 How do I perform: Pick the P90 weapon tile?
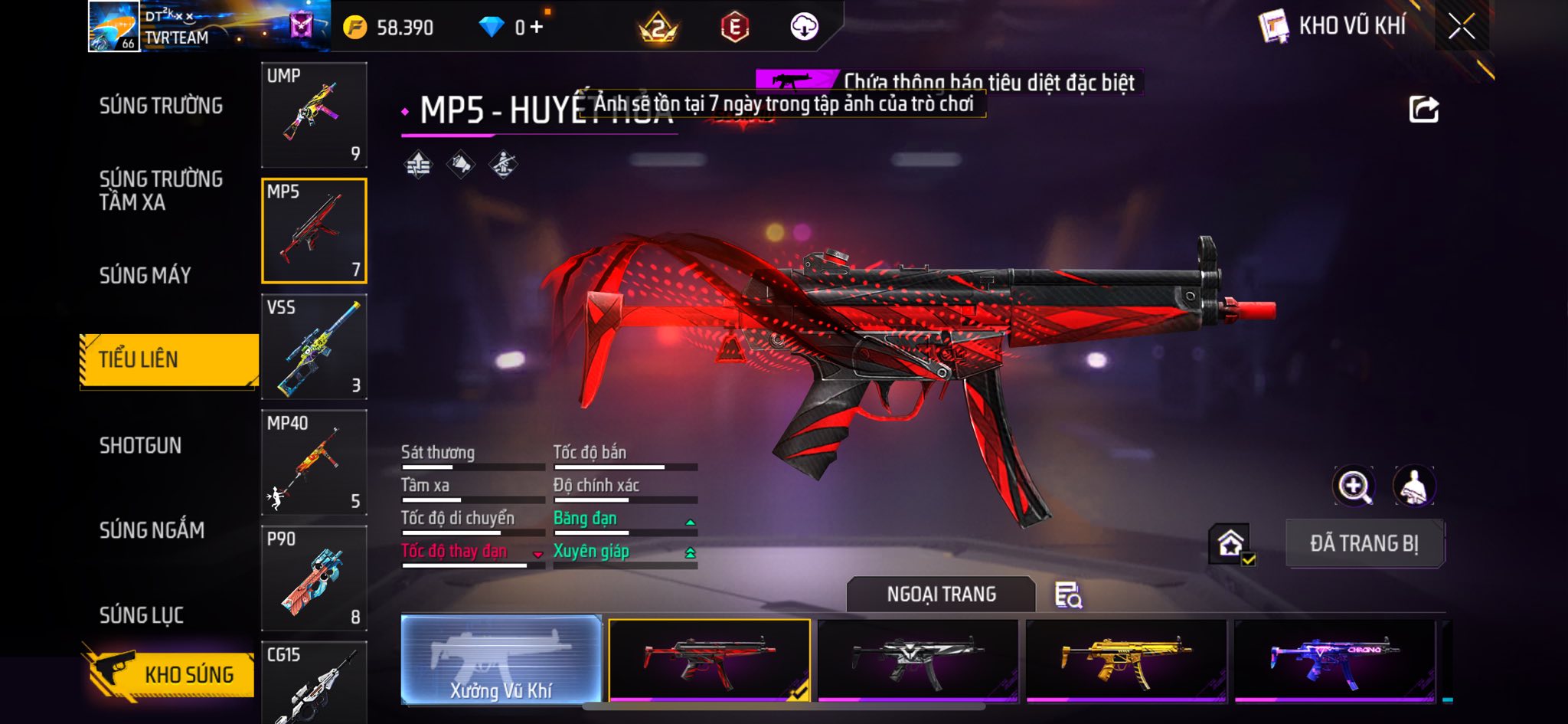pos(314,578)
